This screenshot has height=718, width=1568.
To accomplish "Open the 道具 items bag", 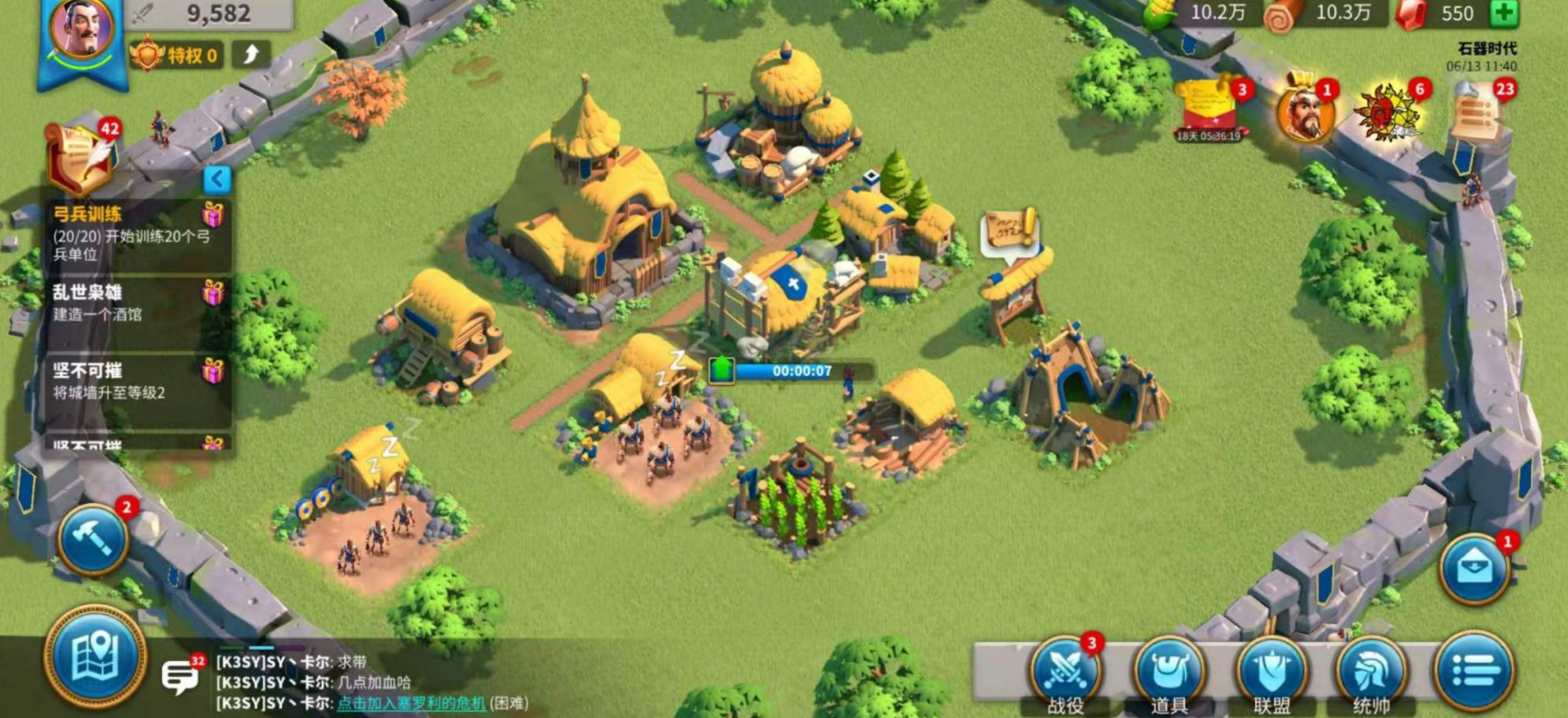I will point(1169,673).
